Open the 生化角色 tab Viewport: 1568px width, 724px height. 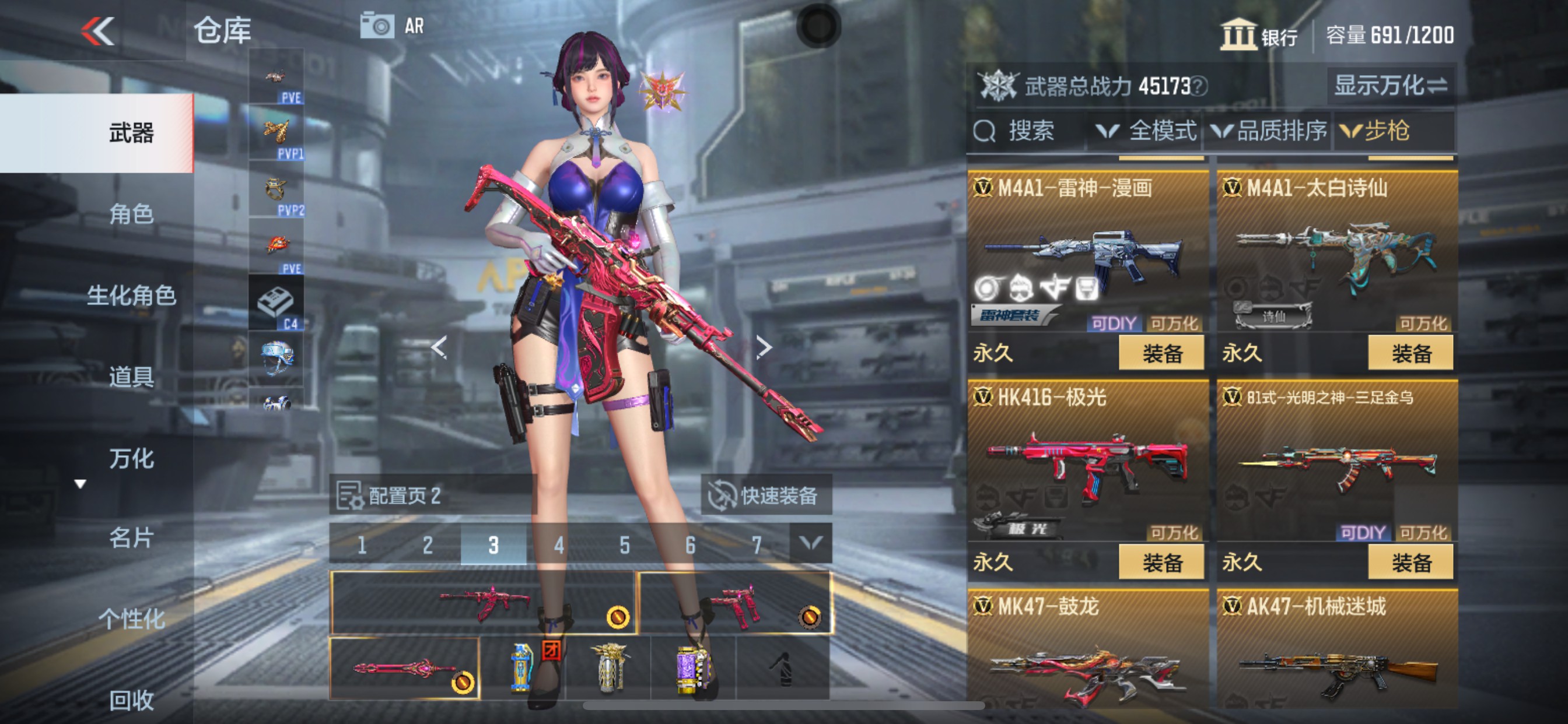click(131, 296)
